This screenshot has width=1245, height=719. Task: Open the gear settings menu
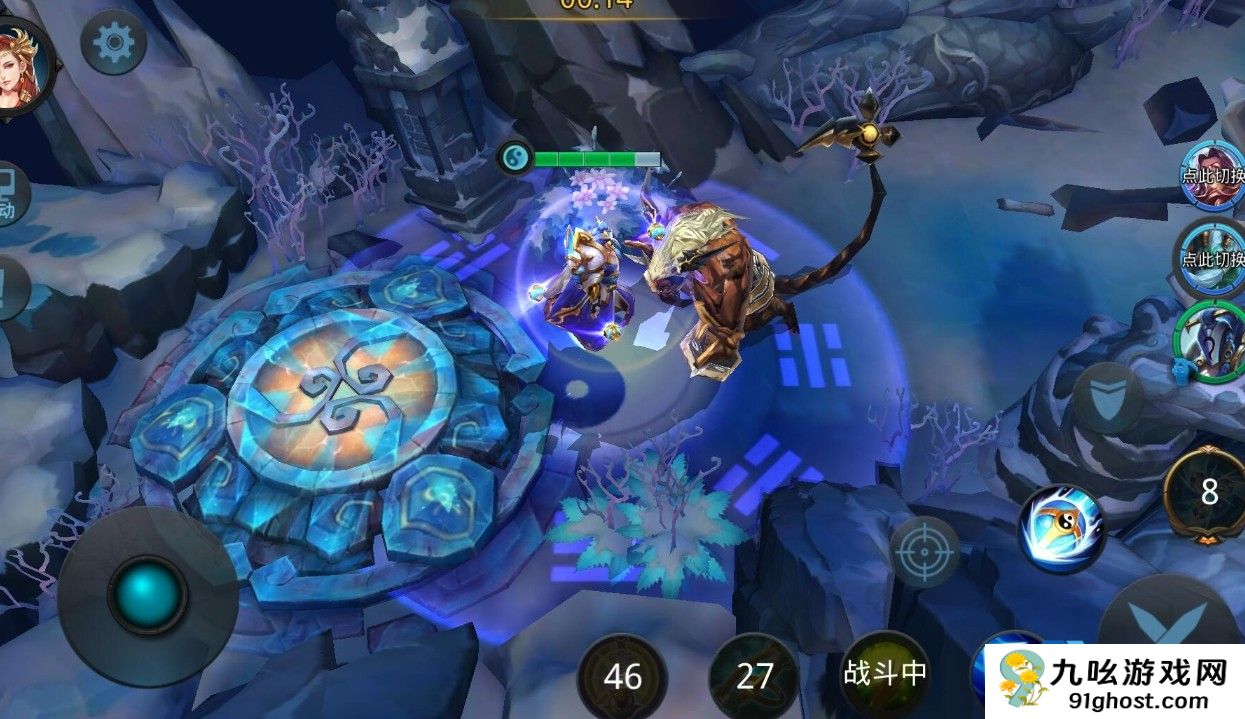(x=113, y=42)
